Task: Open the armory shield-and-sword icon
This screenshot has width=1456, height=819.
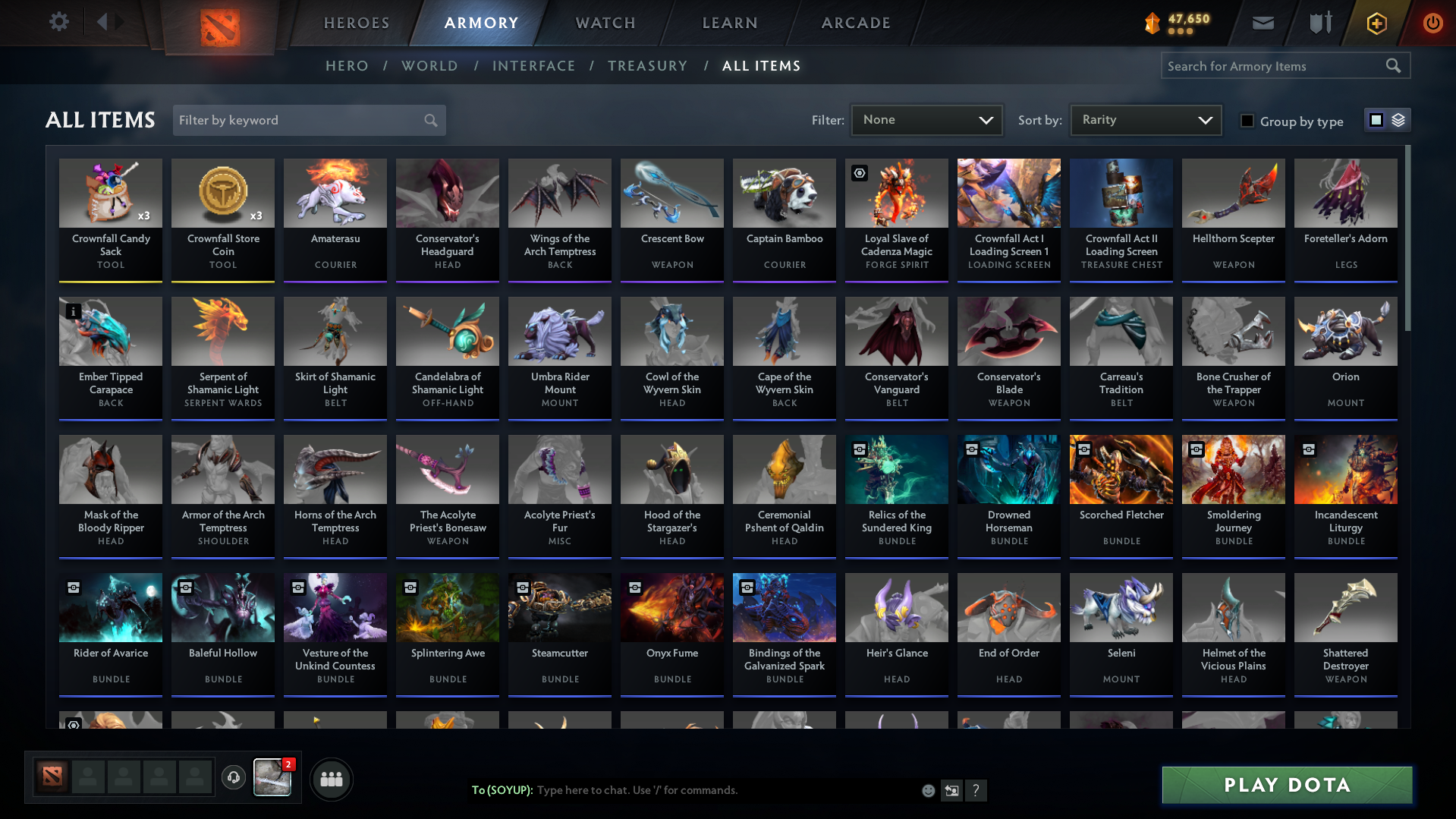Action: [x=1319, y=23]
